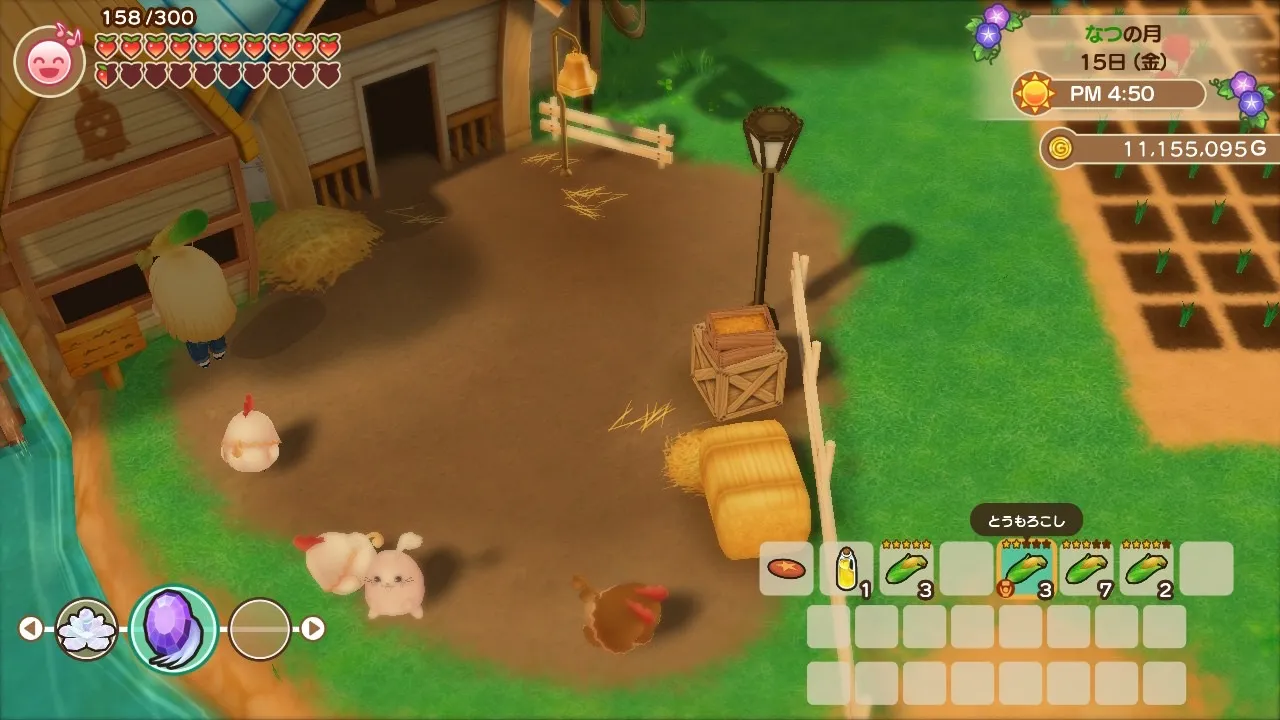The image size is (1280, 720).
Task: Select the corn stack of 2
Action: pos(1146,569)
